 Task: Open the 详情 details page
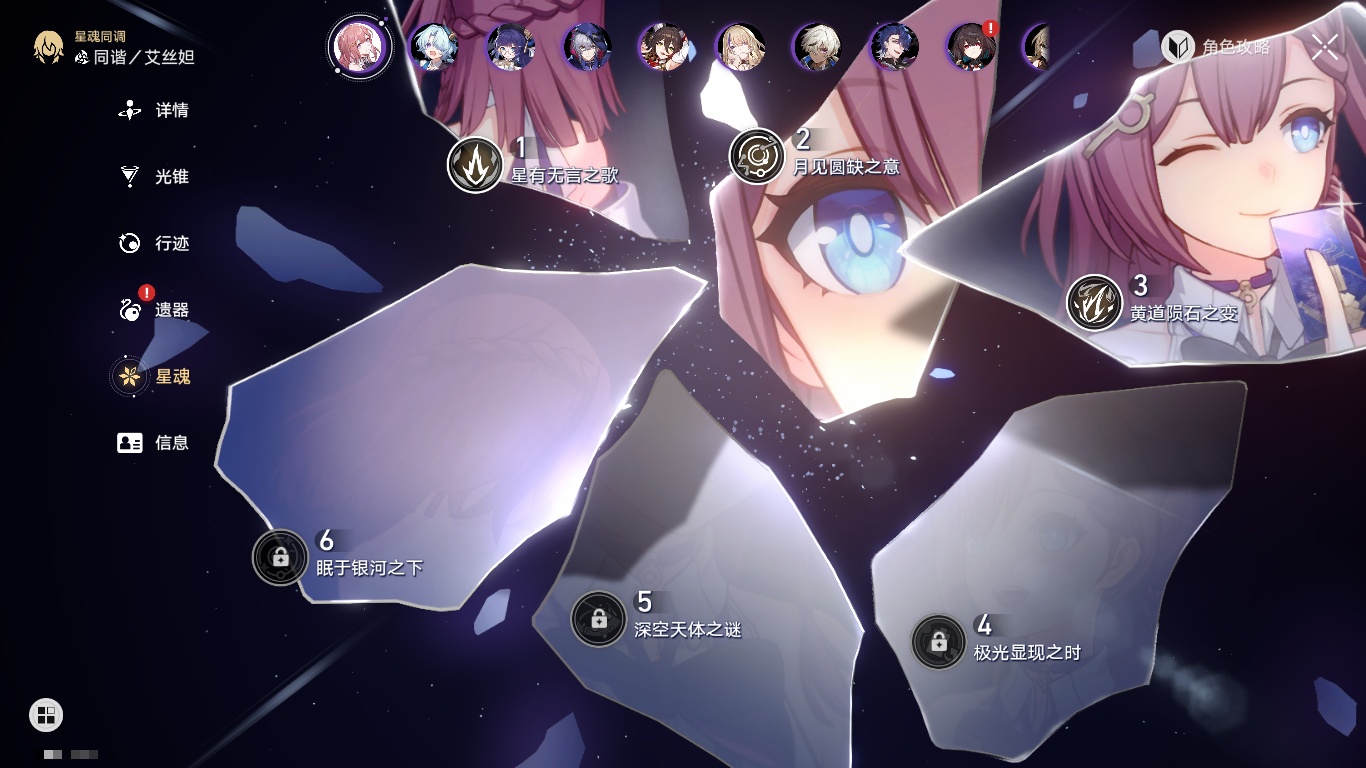click(x=155, y=111)
